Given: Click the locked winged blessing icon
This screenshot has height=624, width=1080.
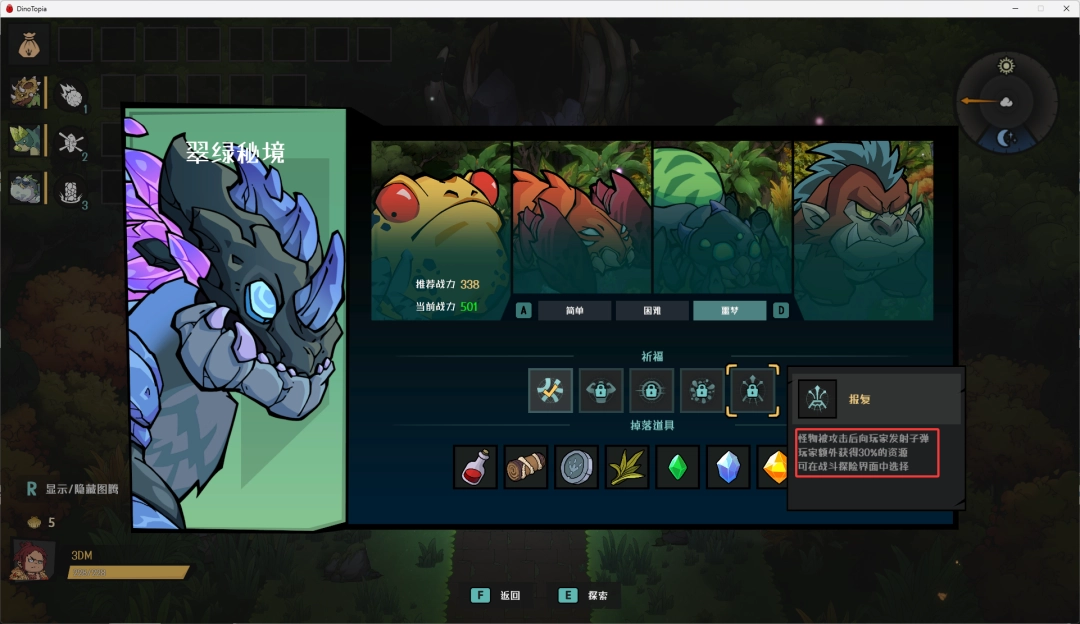Looking at the screenshot, I should [601, 390].
